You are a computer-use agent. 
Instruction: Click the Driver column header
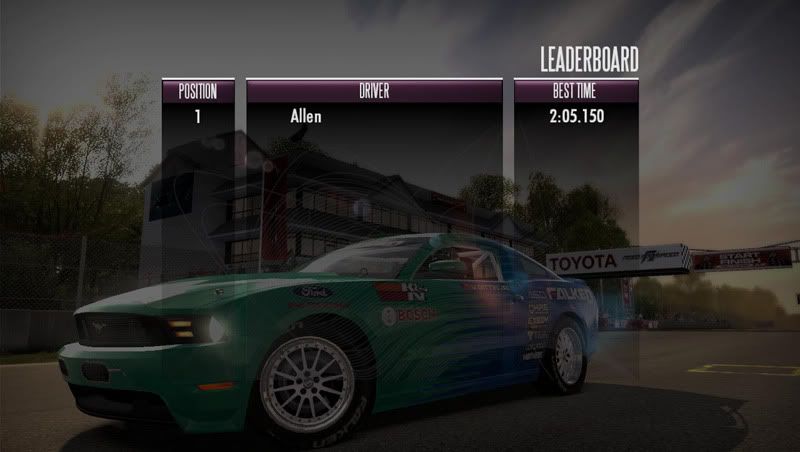374,91
